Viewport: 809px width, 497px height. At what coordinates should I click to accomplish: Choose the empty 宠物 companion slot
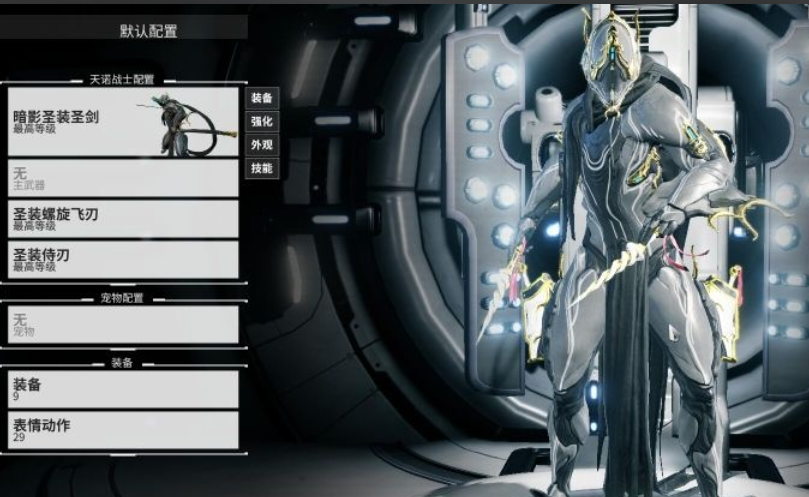coord(123,324)
